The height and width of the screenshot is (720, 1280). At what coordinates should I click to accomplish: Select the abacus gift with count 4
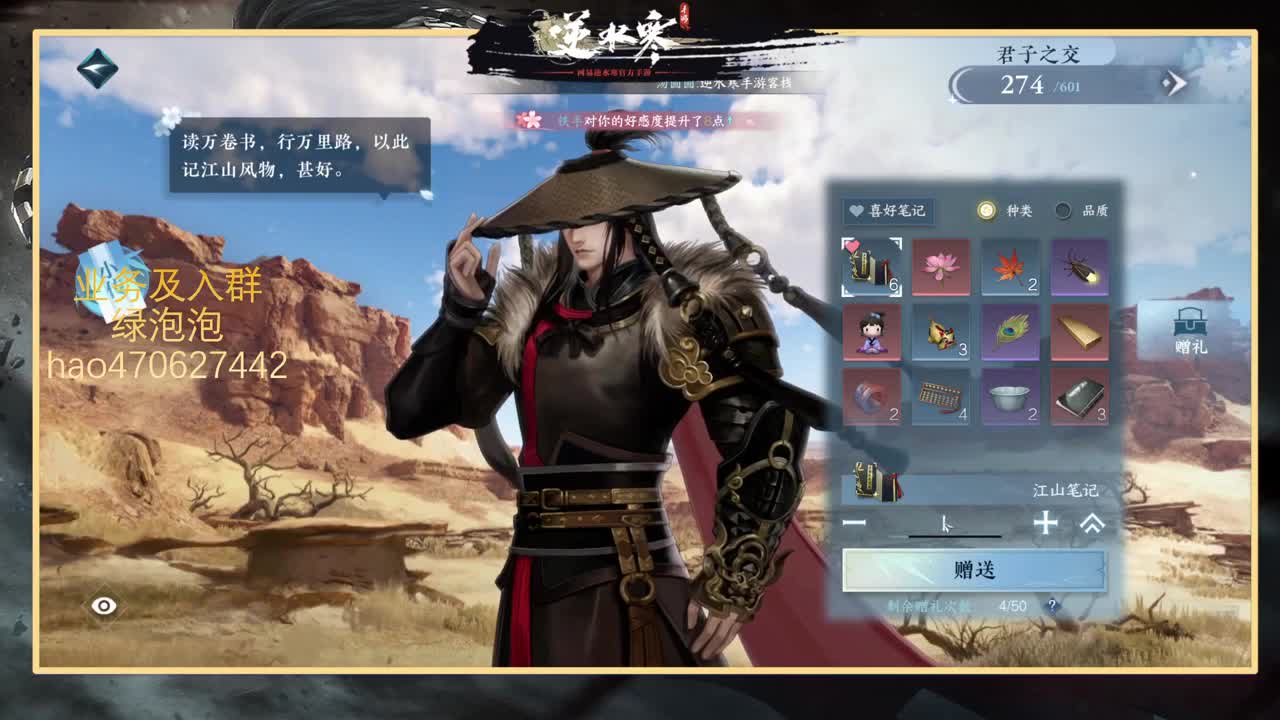(x=941, y=400)
